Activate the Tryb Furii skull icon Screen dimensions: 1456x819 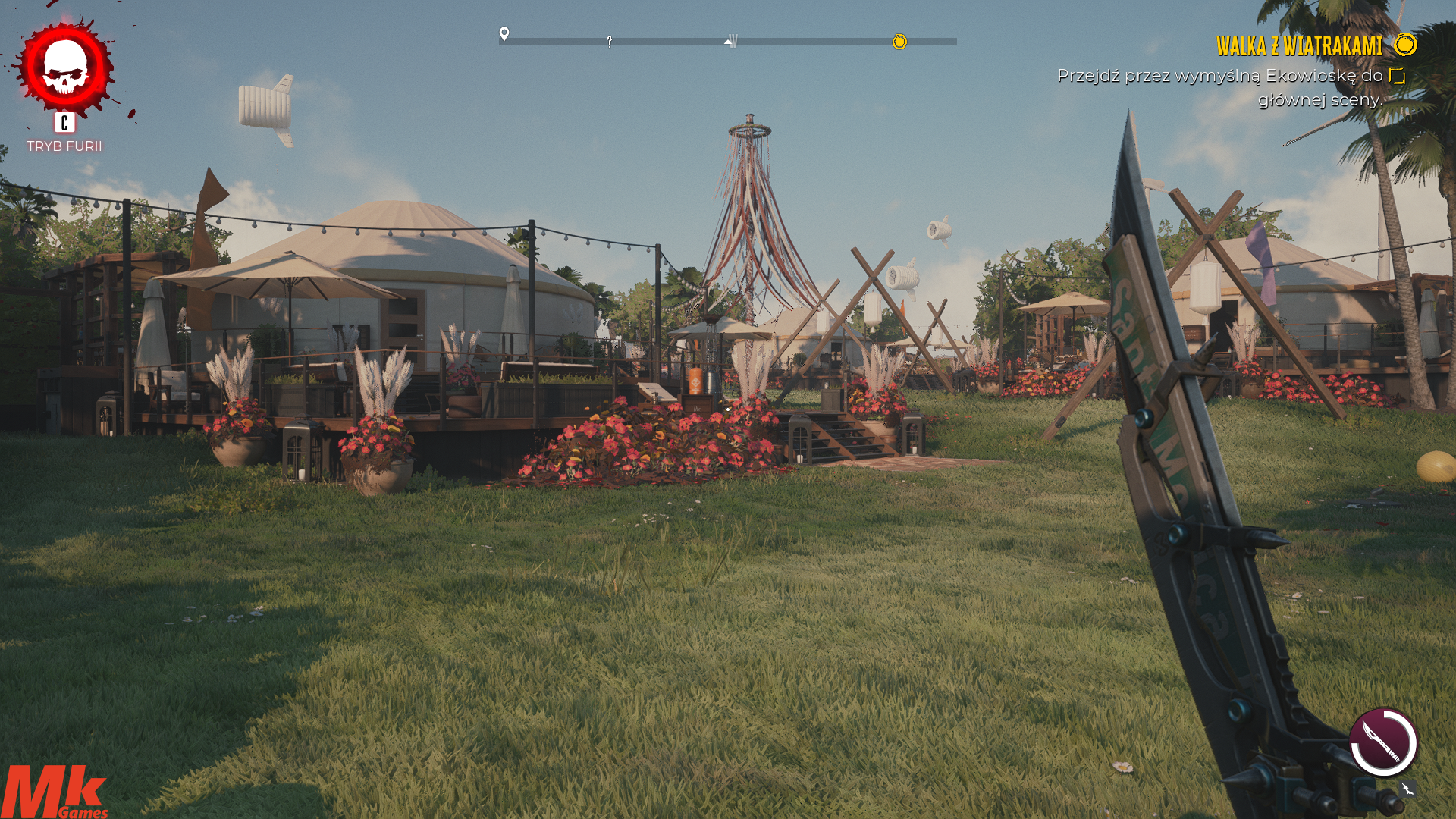[x=65, y=67]
